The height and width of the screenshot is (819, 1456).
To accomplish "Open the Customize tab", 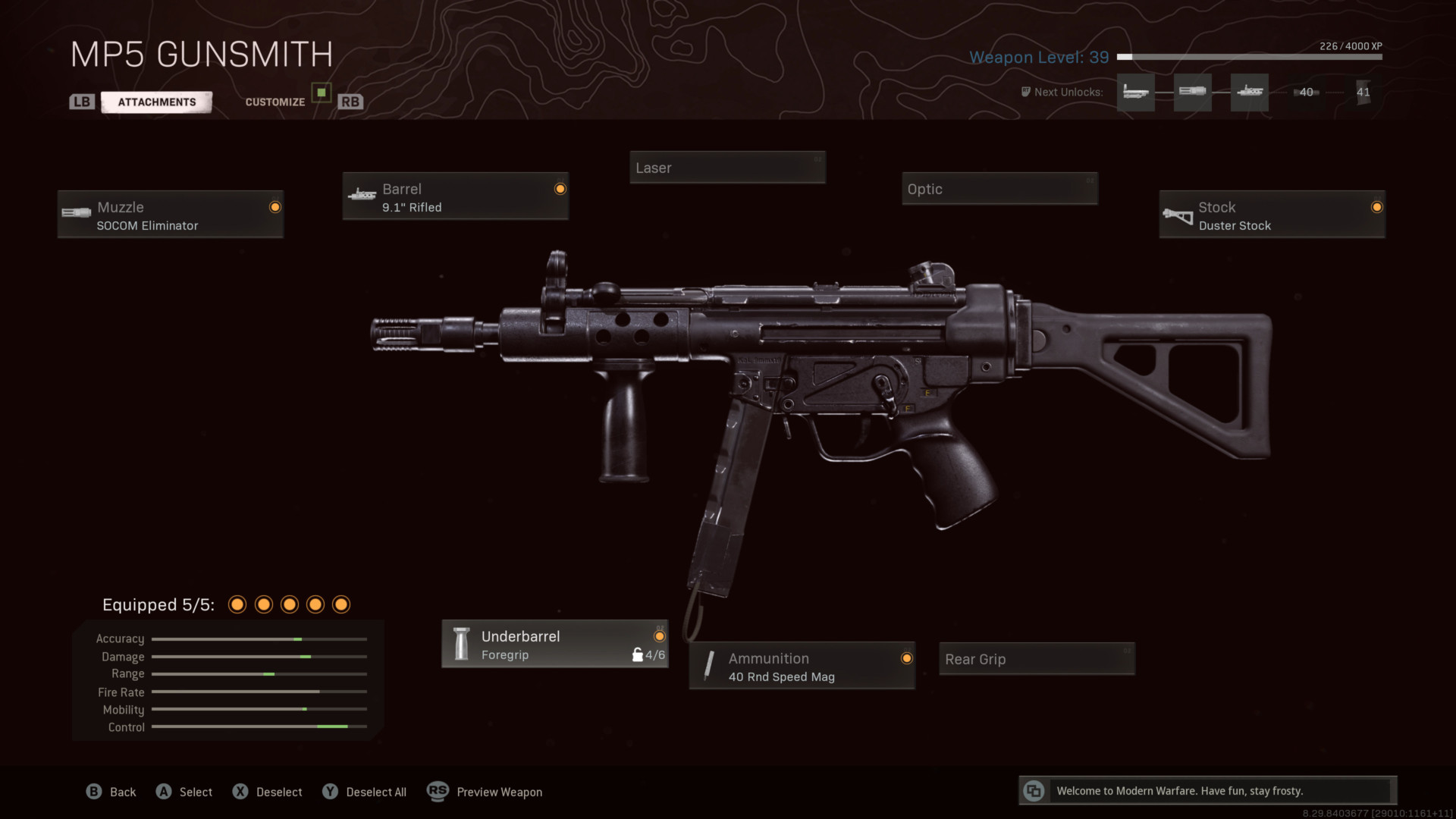I will click(275, 102).
